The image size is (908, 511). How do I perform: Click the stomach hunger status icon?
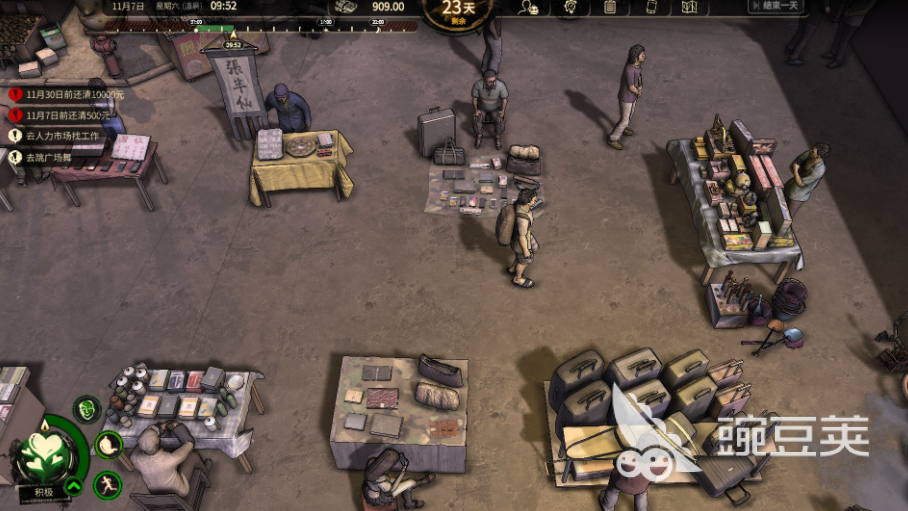[x=108, y=444]
